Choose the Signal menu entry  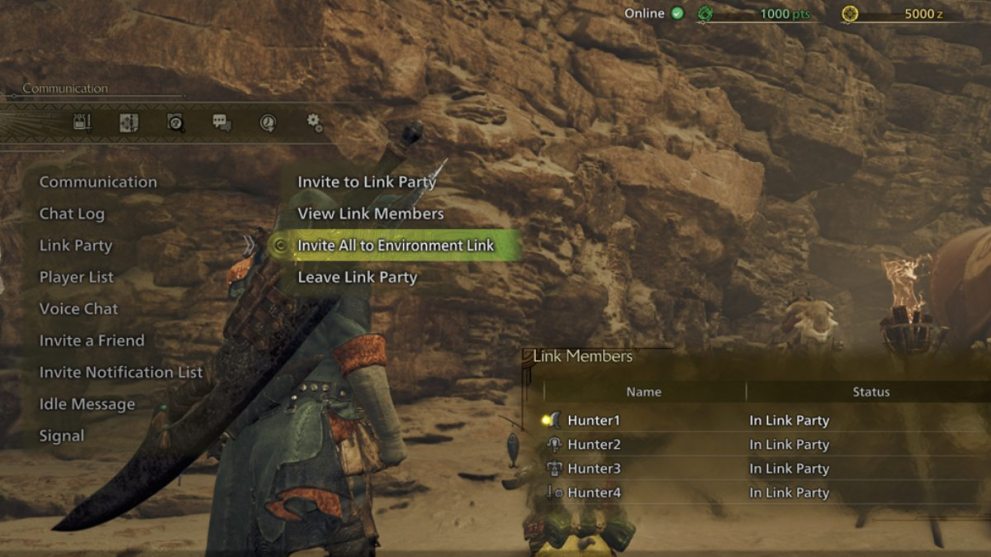62,436
